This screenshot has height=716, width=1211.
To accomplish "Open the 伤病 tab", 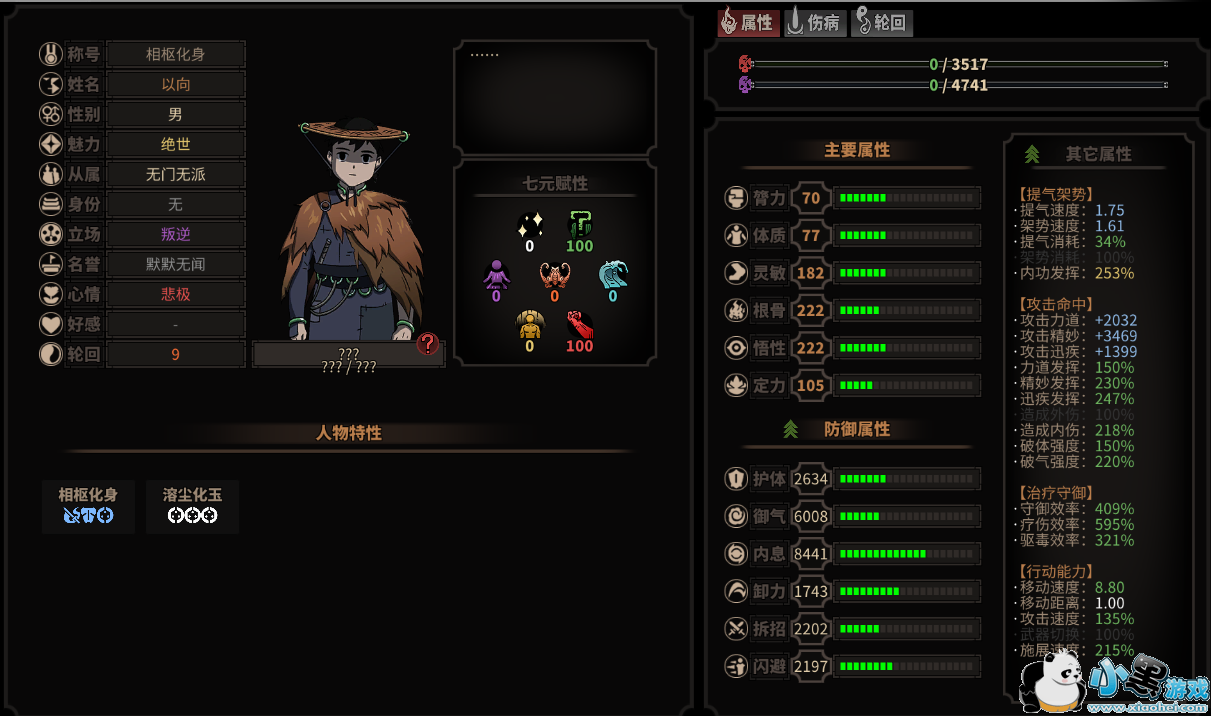I will [815, 23].
